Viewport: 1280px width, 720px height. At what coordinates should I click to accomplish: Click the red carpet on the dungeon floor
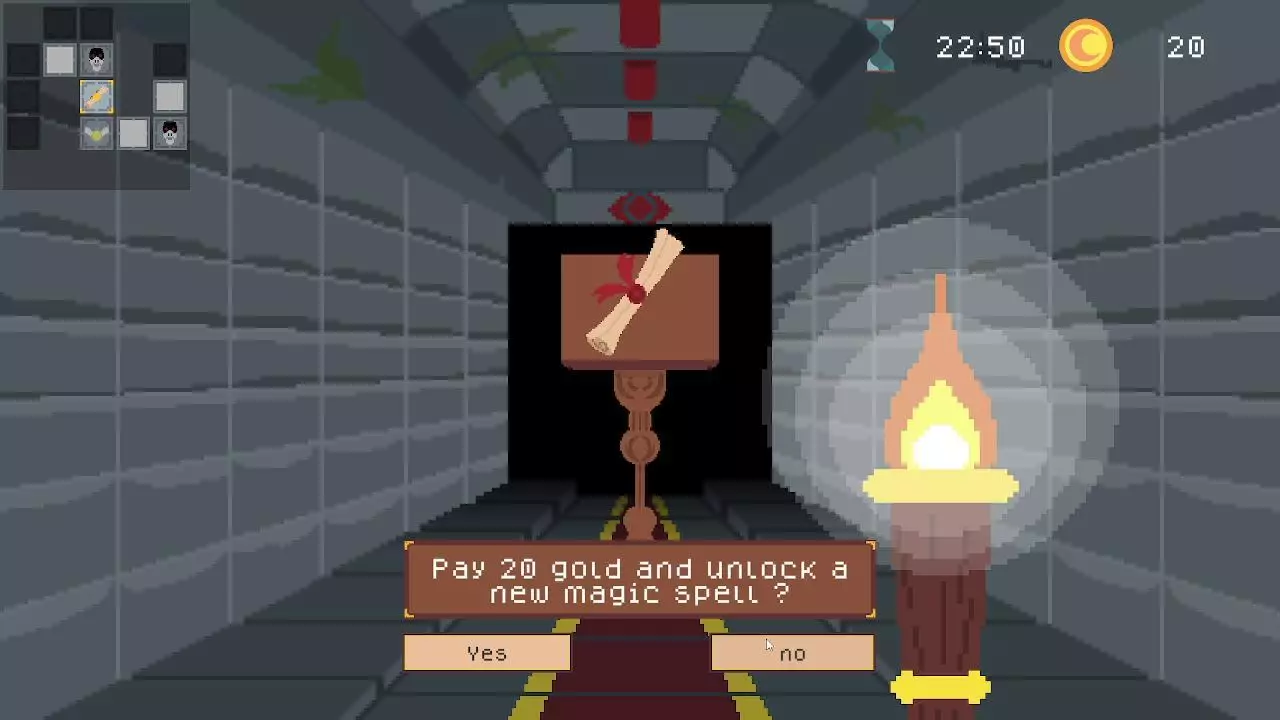pyautogui.click(x=639, y=700)
